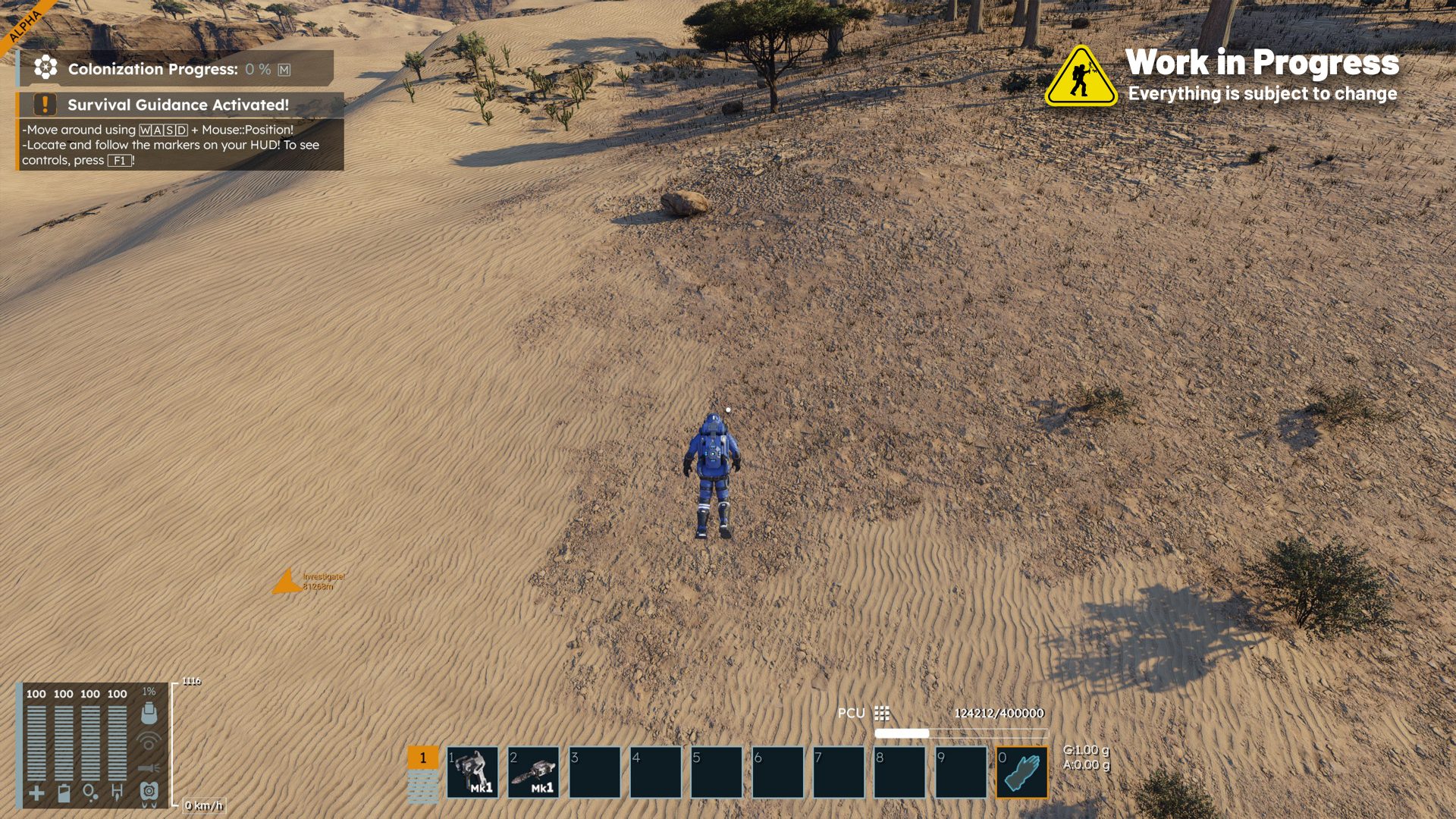
Task: Open the Colonization Progress tracker
Action: [x=175, y=69]
